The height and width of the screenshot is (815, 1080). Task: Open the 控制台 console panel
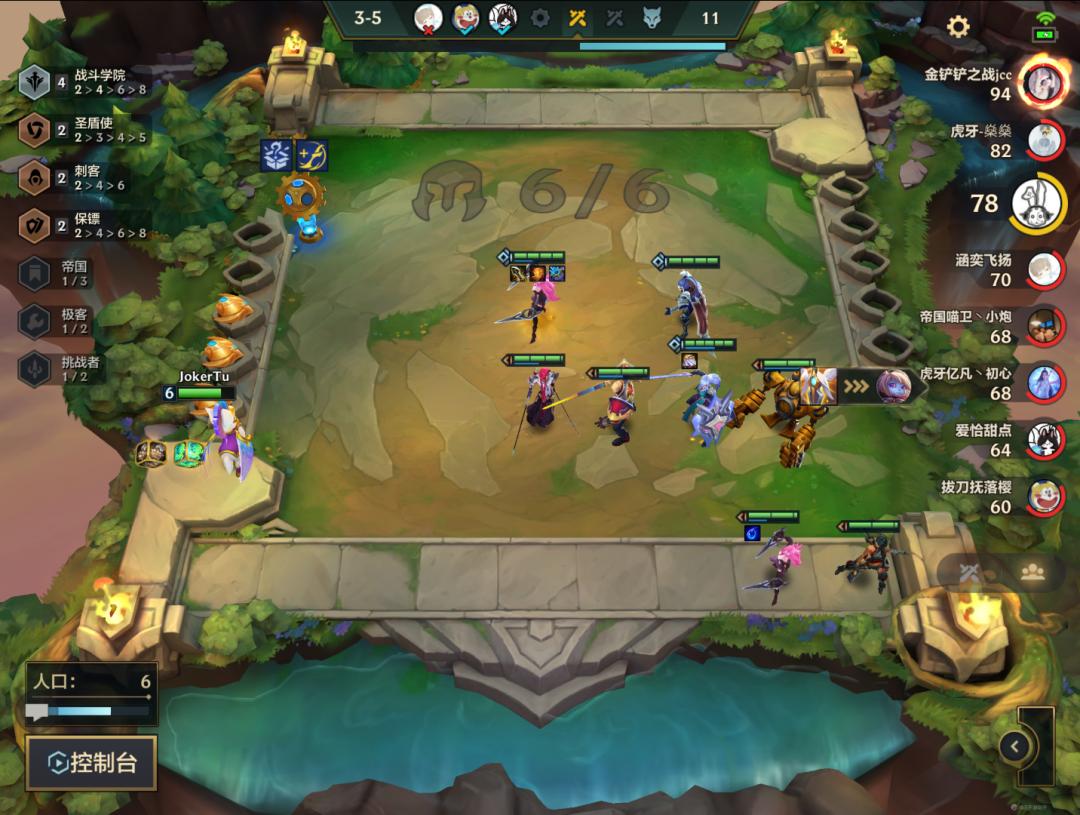pyautogui.click(x=92, y=764)
